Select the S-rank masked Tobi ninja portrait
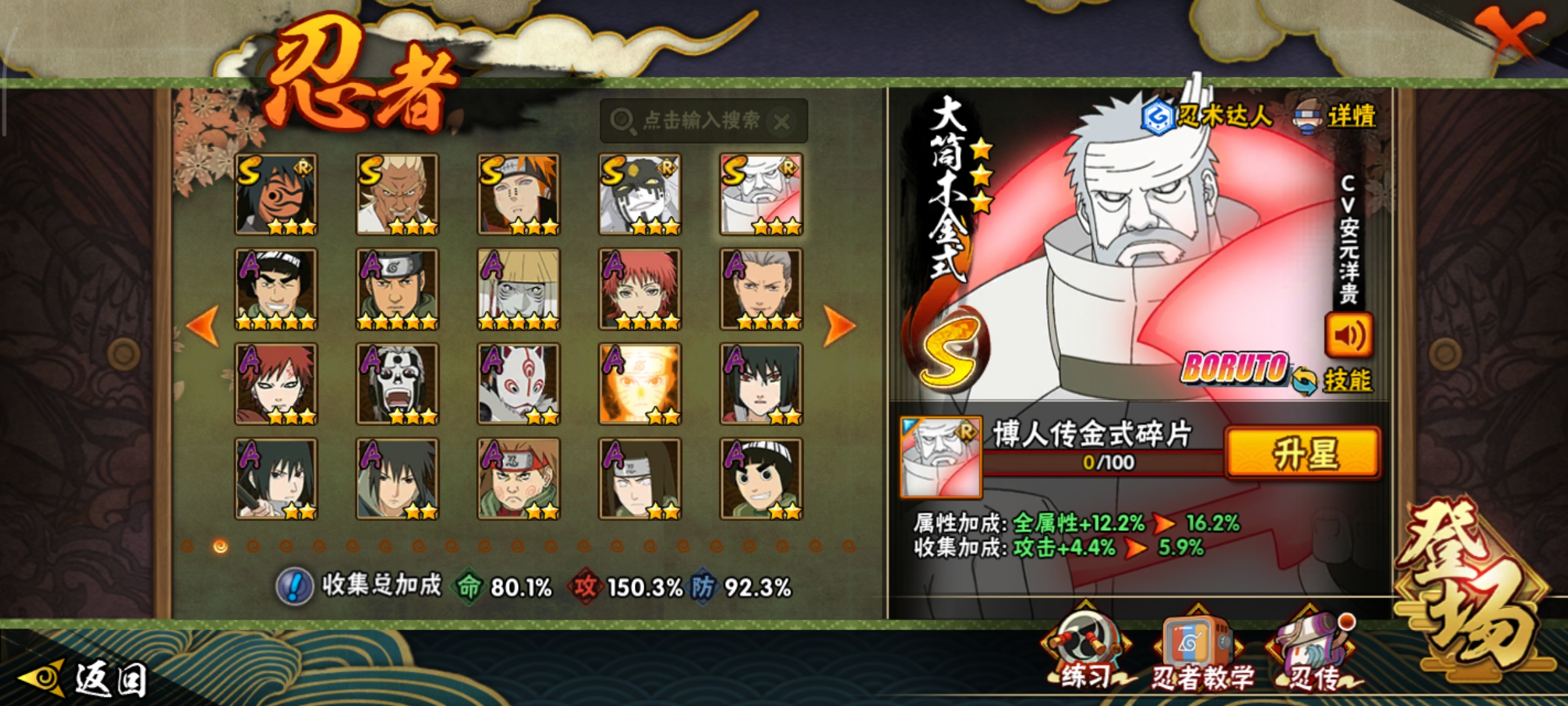This screenshot has width=1568, height=706. (276, 195)
